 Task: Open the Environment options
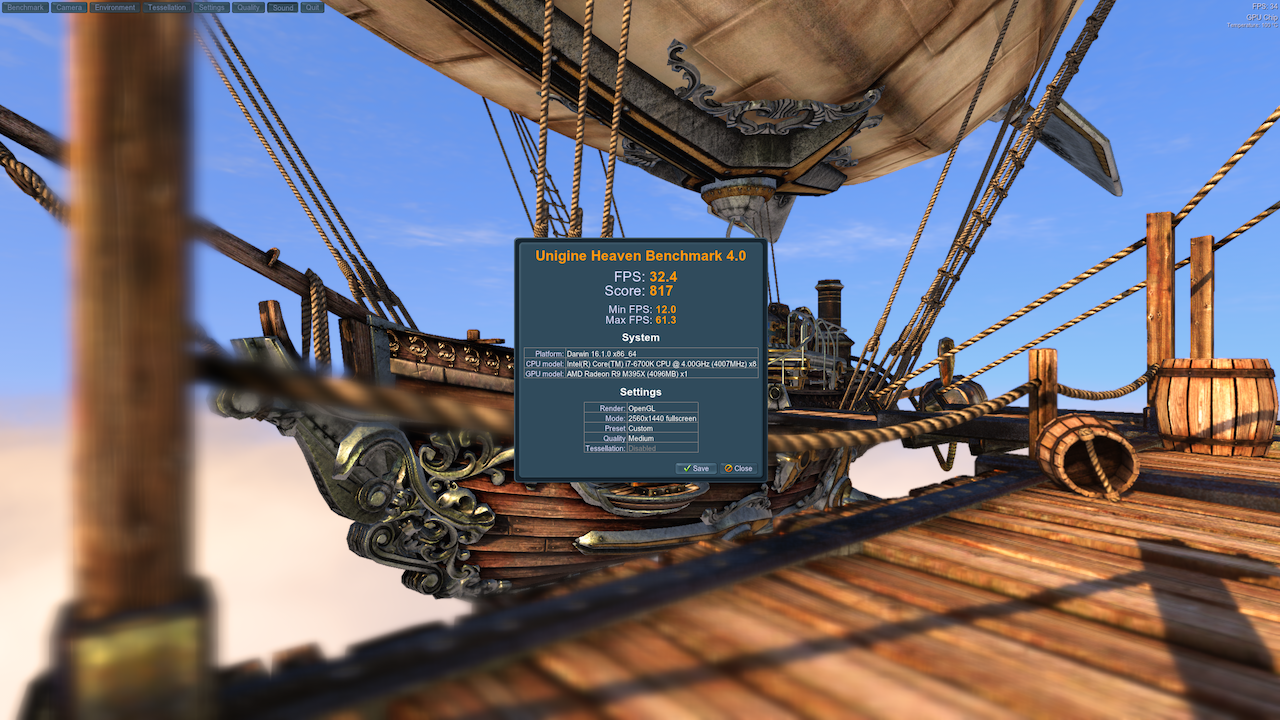pos(115,7)
